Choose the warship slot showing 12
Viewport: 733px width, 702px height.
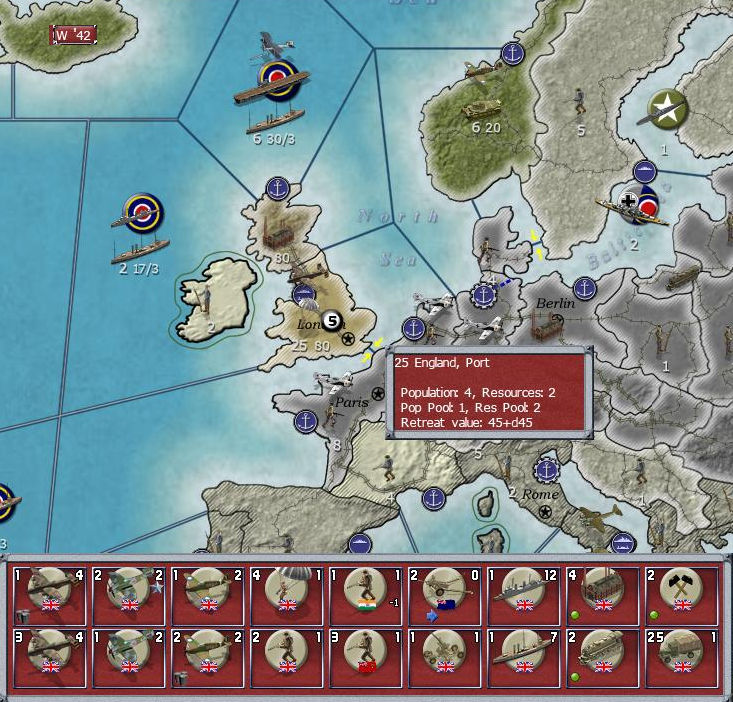[524, 595]
